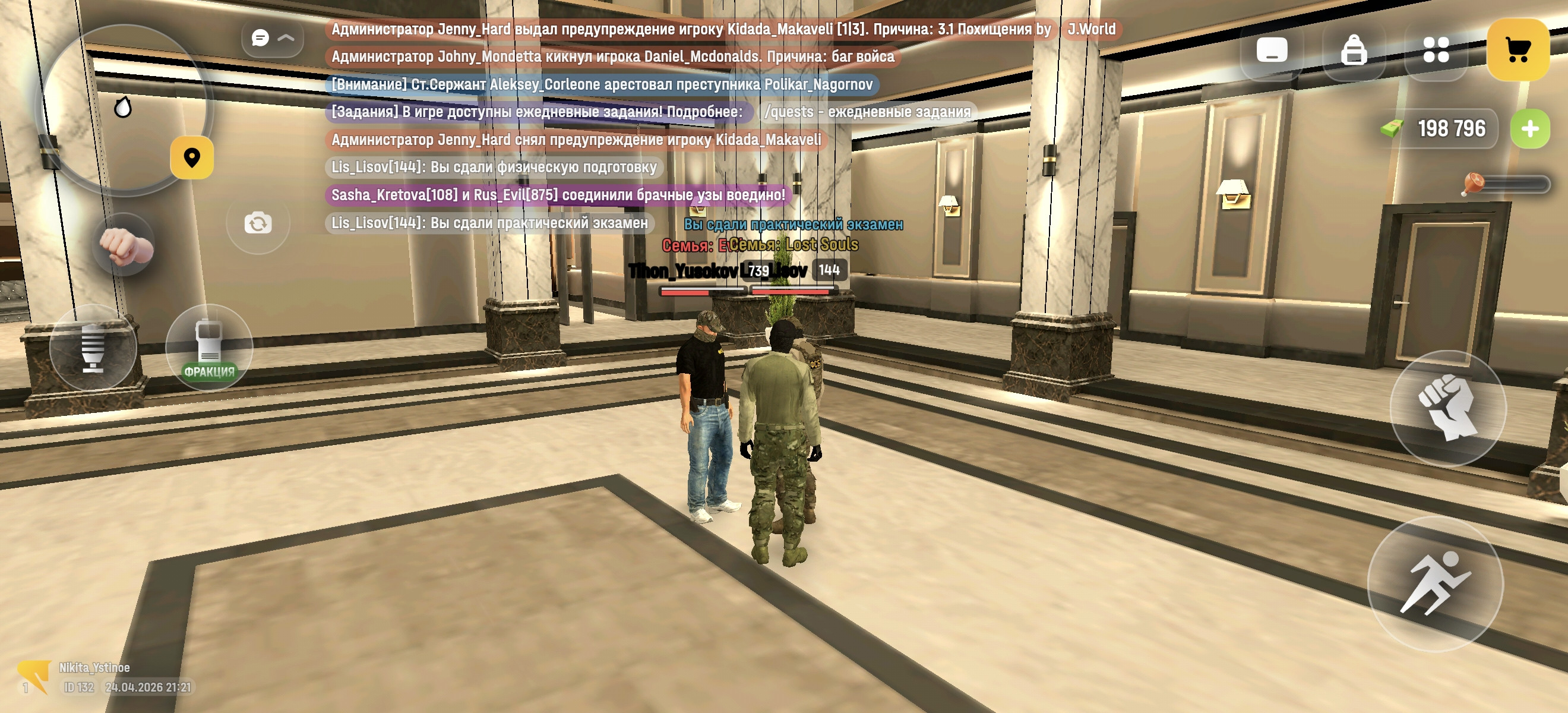
Task: Collapse the chat using the up chevron
Action: coord(285,38)
